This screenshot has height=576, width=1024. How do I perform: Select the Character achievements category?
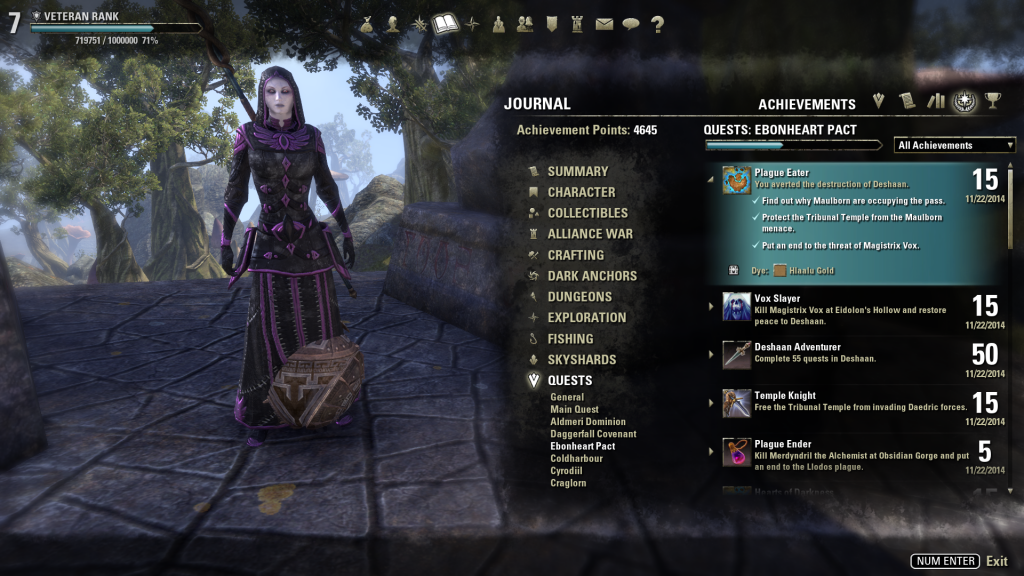581,192
